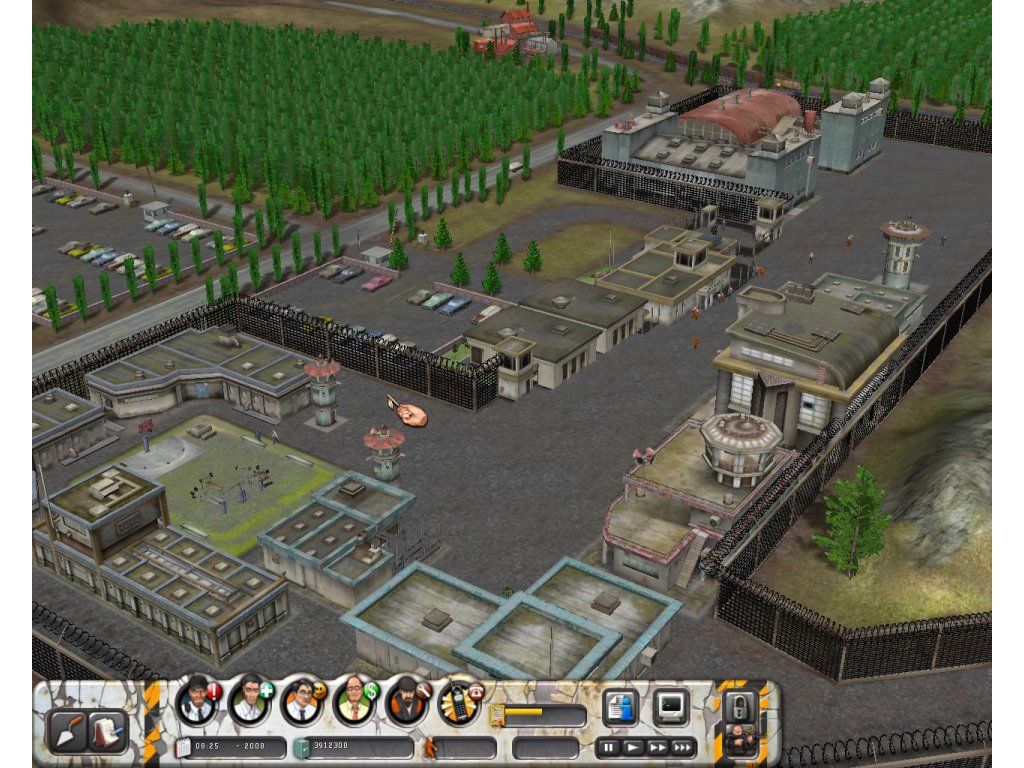
Task: Open the build menu with the trowel icon
Action: tap(68, 731)
